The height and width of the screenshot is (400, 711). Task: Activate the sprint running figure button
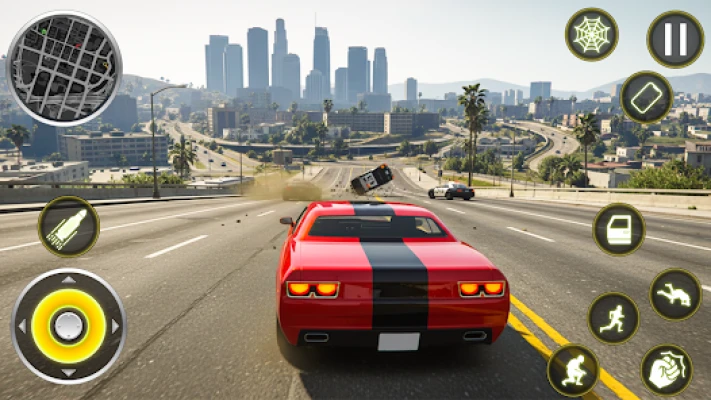coord(613,318)
